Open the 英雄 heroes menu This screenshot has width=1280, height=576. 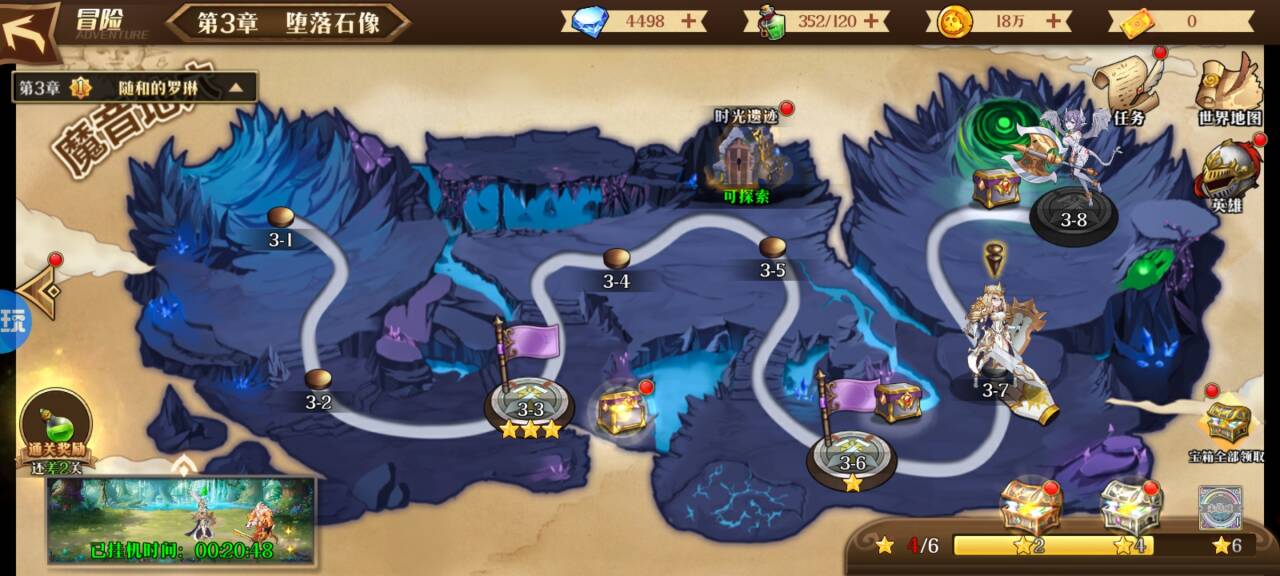coord(1227,174)
